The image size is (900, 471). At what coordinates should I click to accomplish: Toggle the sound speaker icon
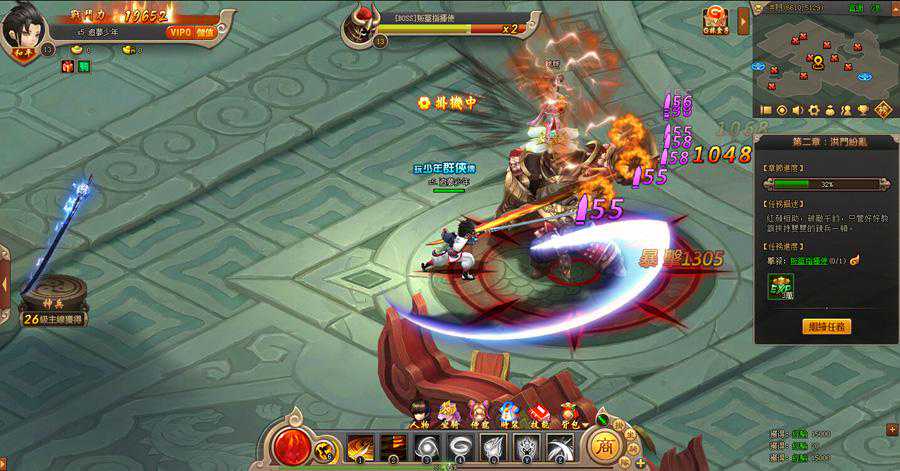point(798,109)
